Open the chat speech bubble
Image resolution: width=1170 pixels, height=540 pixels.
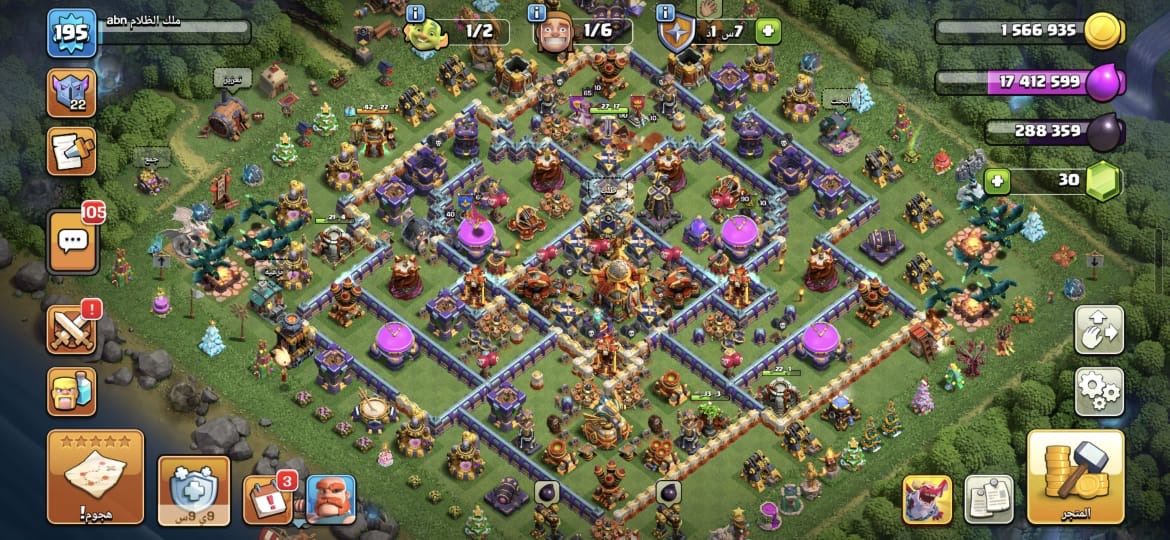tap(72, 242)
